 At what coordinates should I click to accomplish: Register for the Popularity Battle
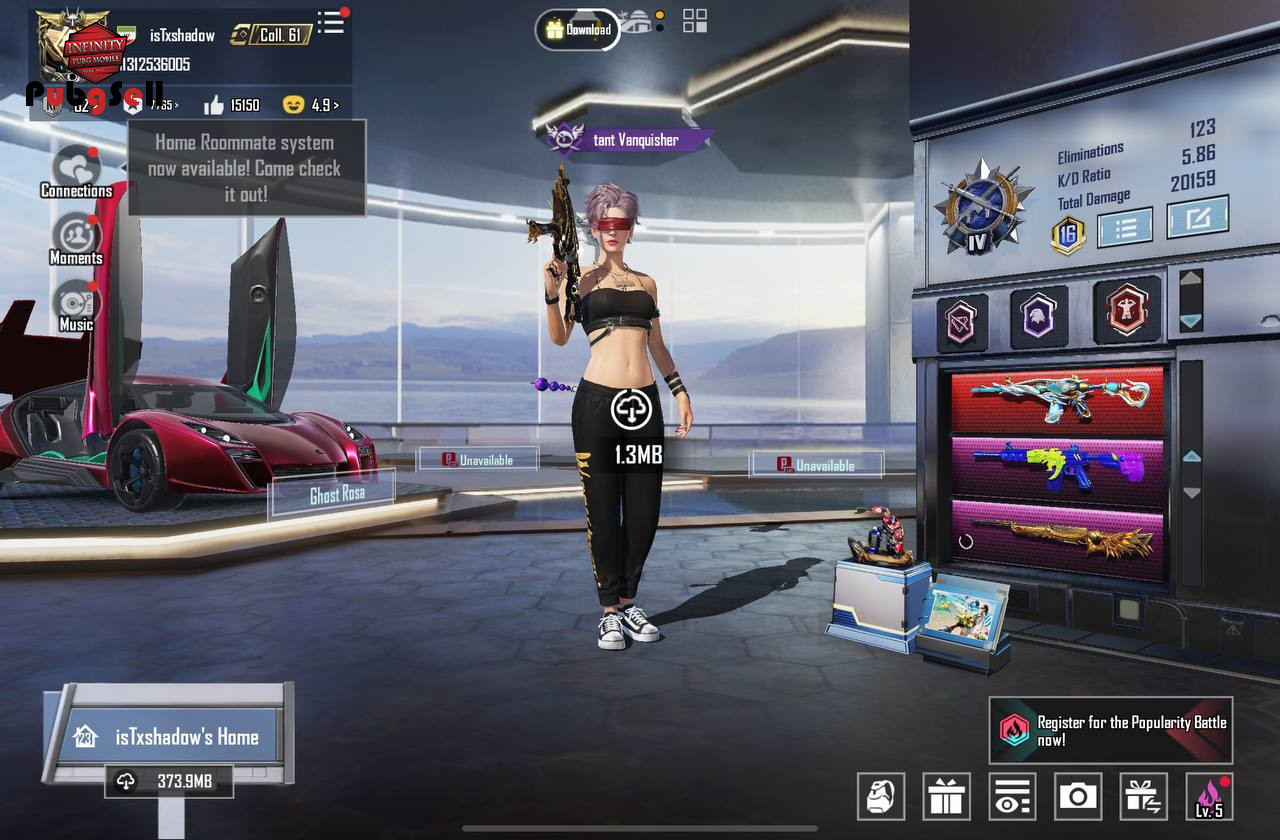1110,731
